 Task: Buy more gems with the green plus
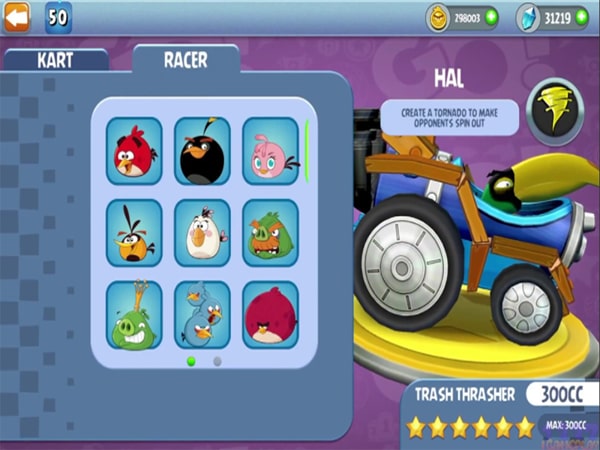(580, 18)
